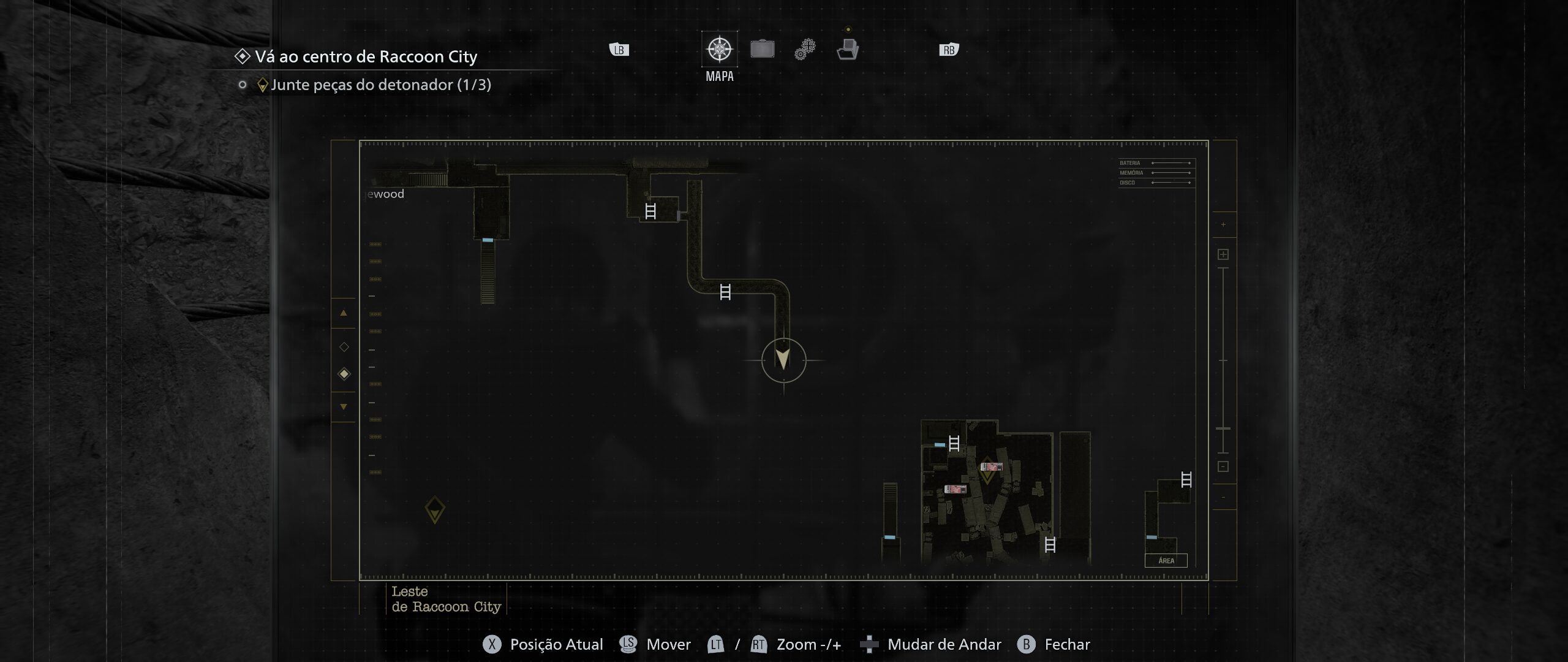Go up one floor with the up arrow
Viewport: 1568px width, 662px height.
click(344, 313)
